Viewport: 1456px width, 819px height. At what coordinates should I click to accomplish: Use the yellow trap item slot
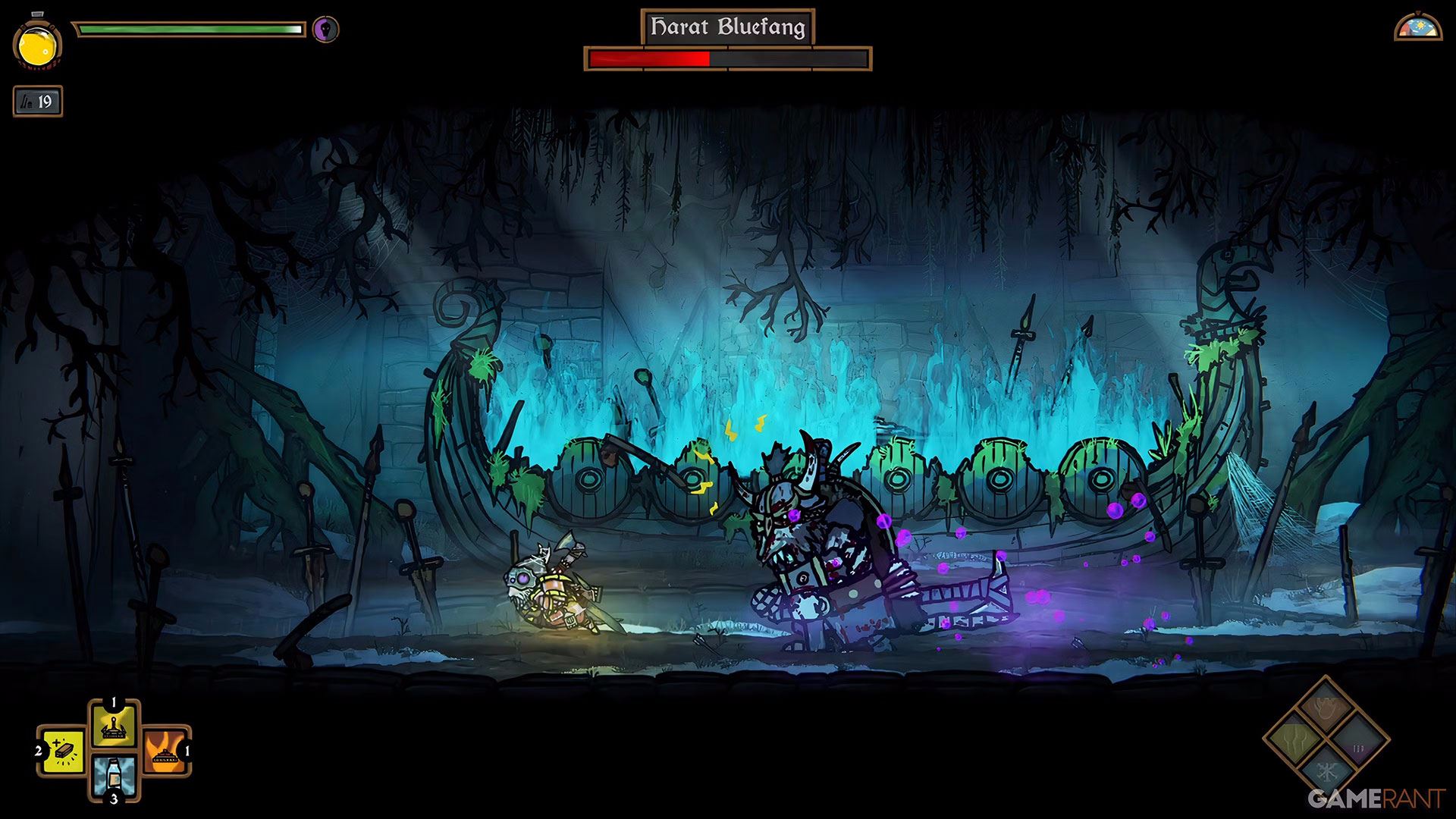point(115,726)
